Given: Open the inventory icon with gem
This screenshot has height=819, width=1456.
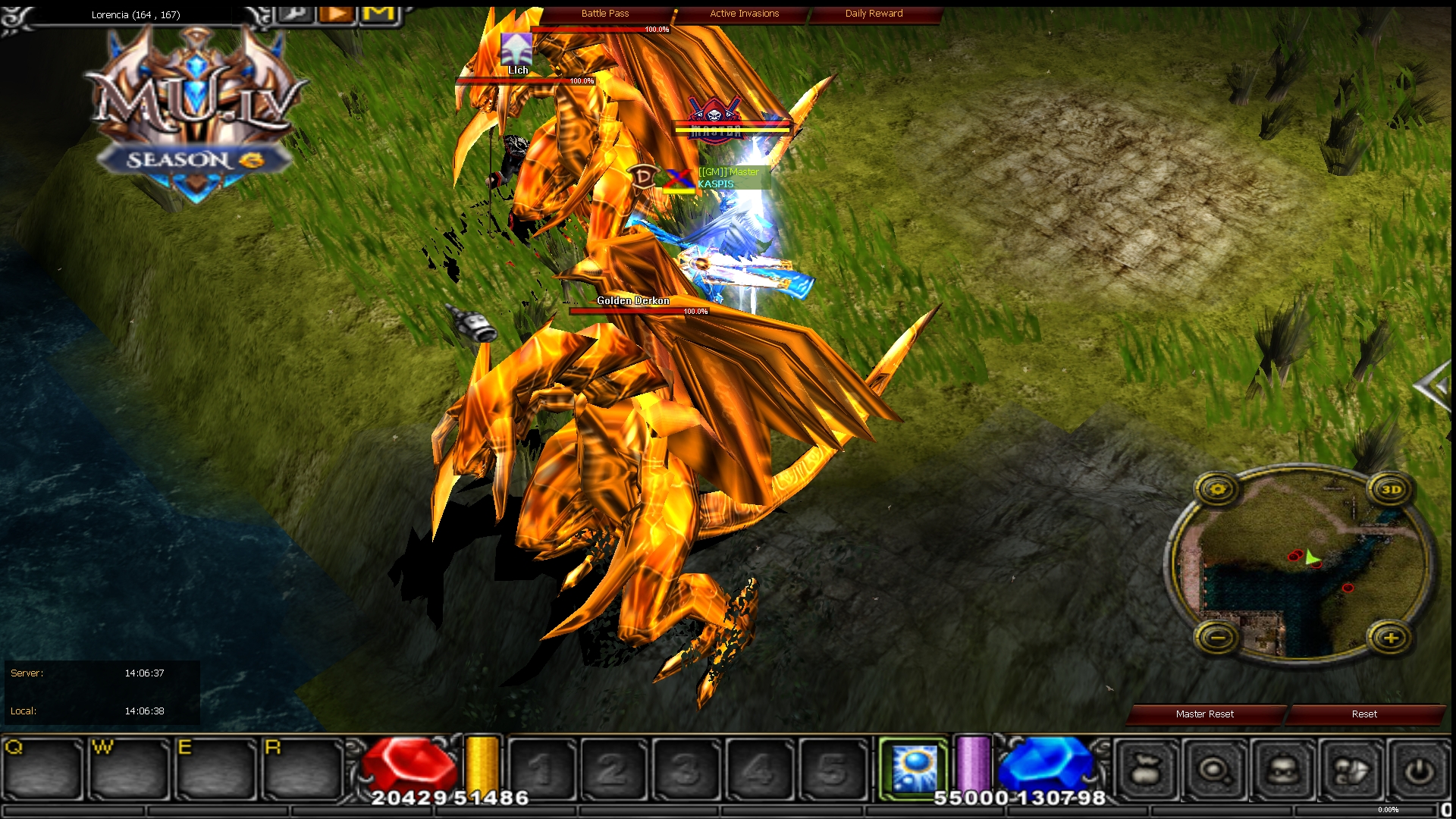Looking at the screenshot, I should click(x=1351, y=771).
